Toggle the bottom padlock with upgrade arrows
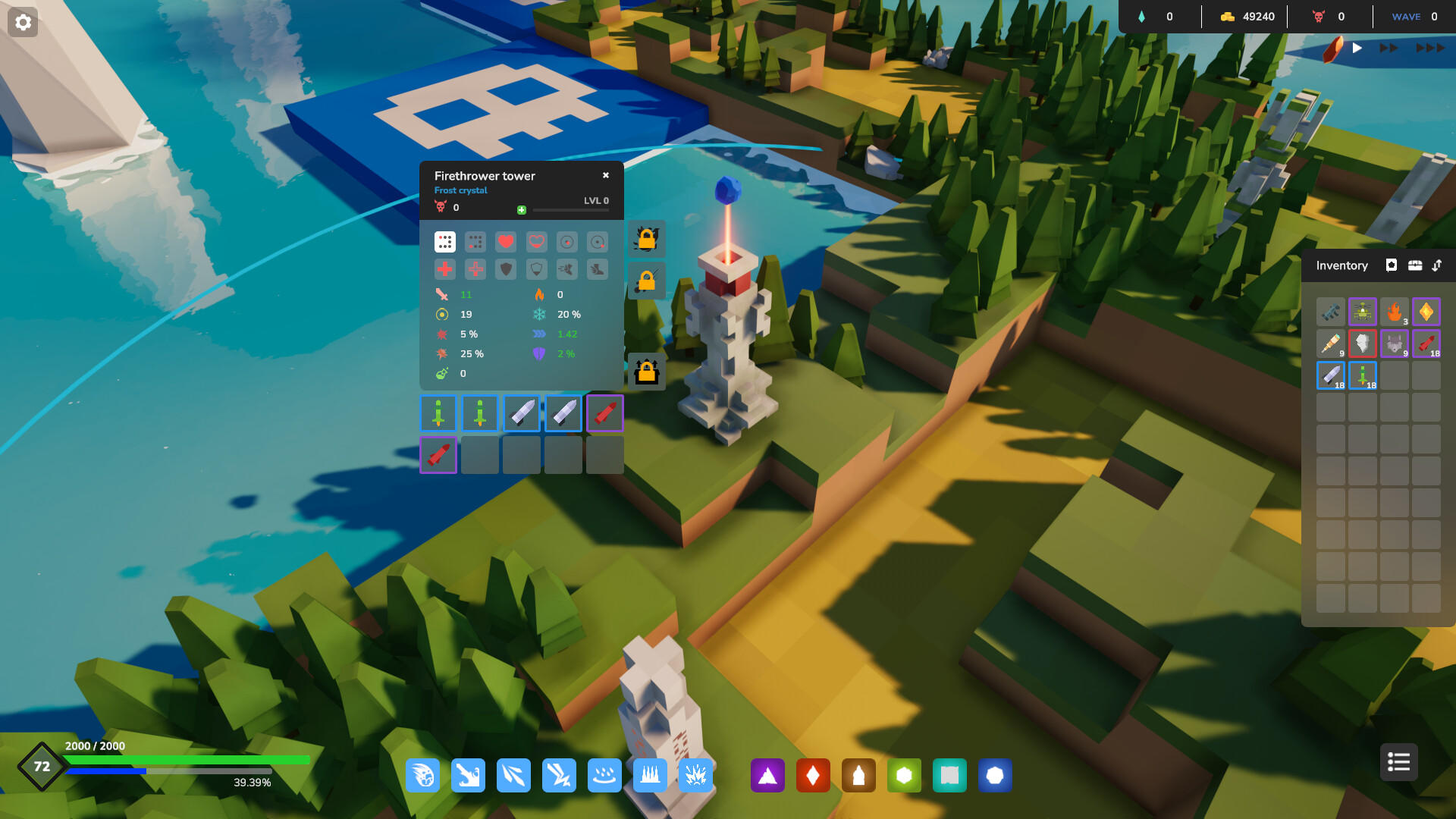This screenshot has height=819, width=1456. tap(645, 372)
